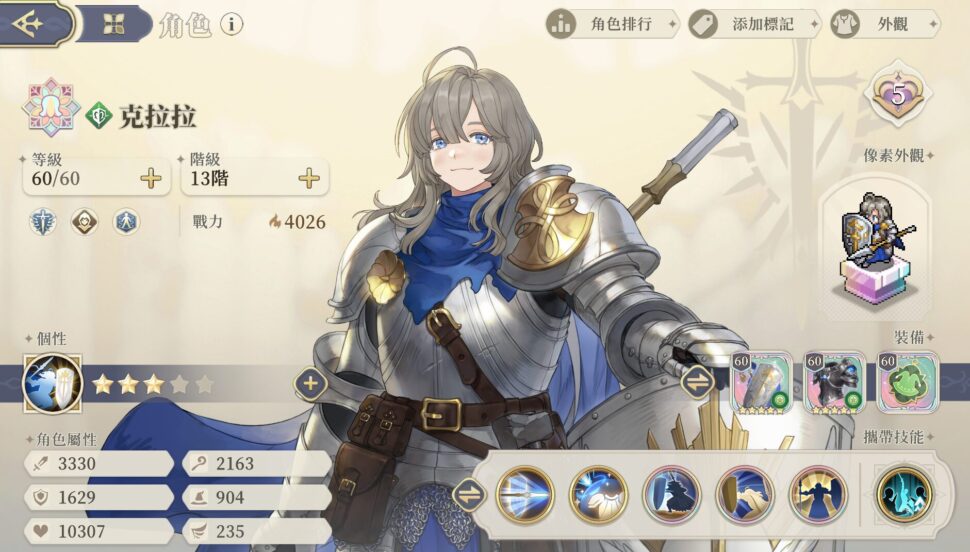Open the four-diamond menu next to back
This screenshot has height=552, width=970.
113,24
